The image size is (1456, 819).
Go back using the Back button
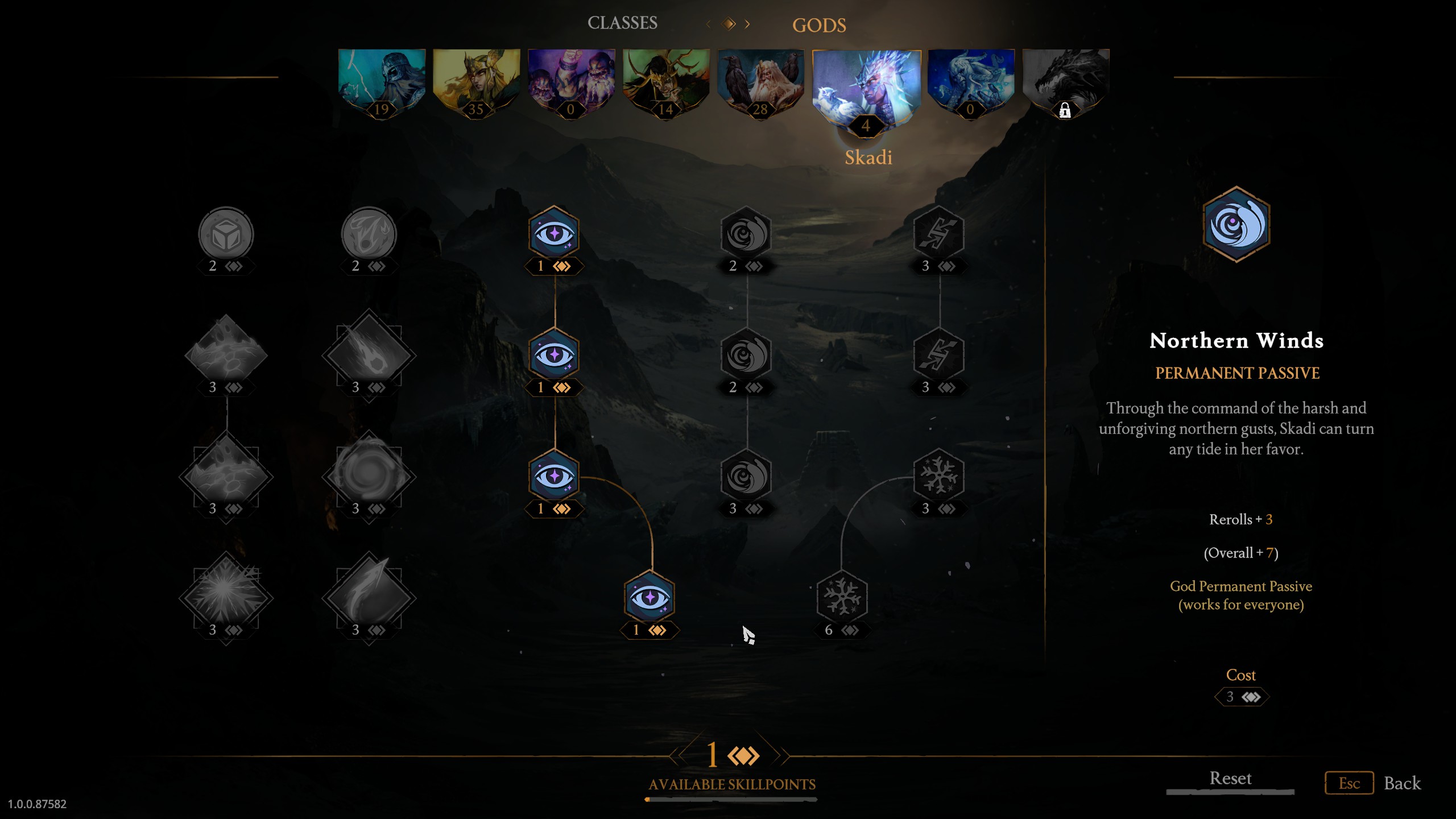coord(1402,783)
